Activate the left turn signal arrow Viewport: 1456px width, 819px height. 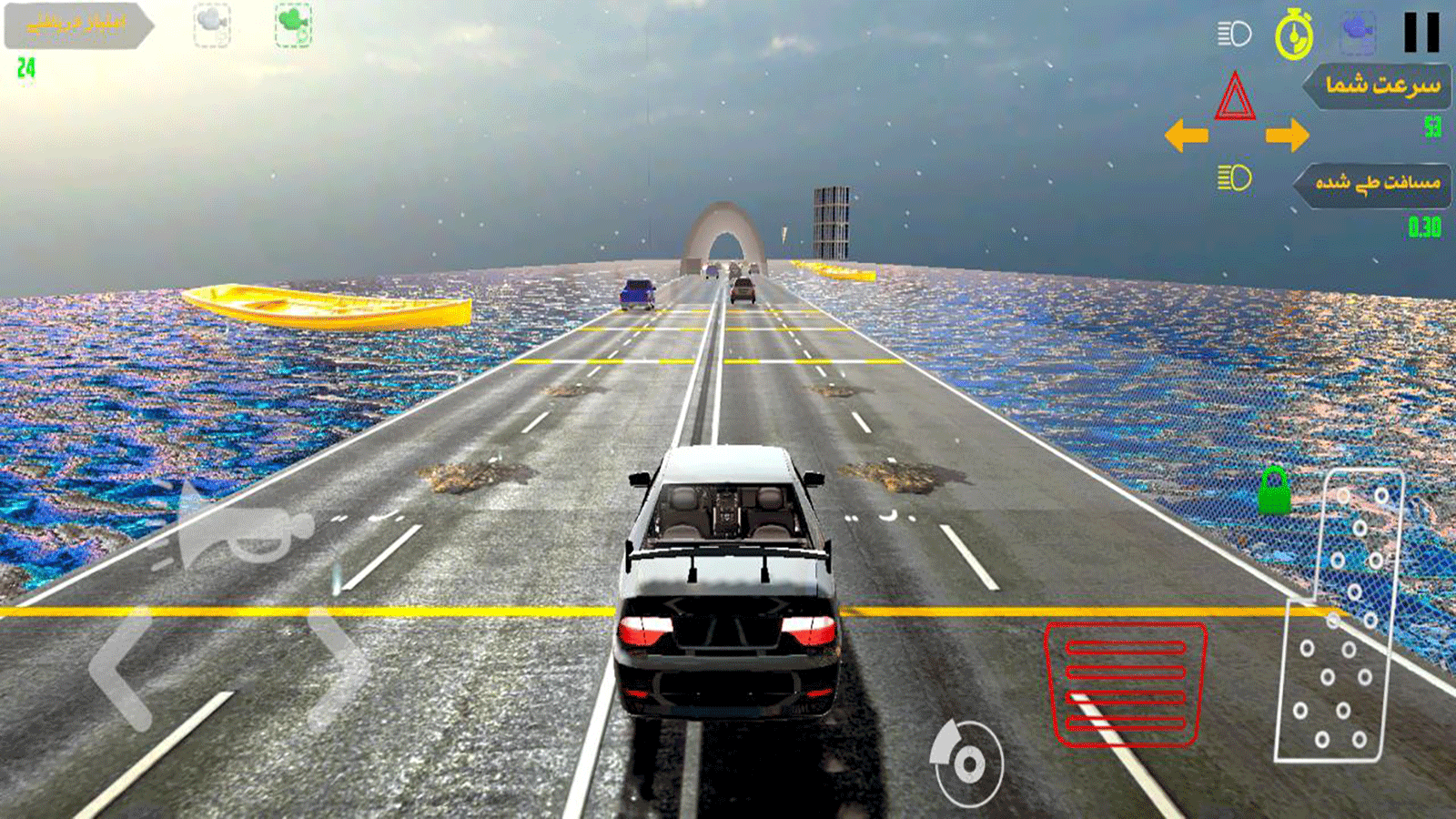point(1187,136)
